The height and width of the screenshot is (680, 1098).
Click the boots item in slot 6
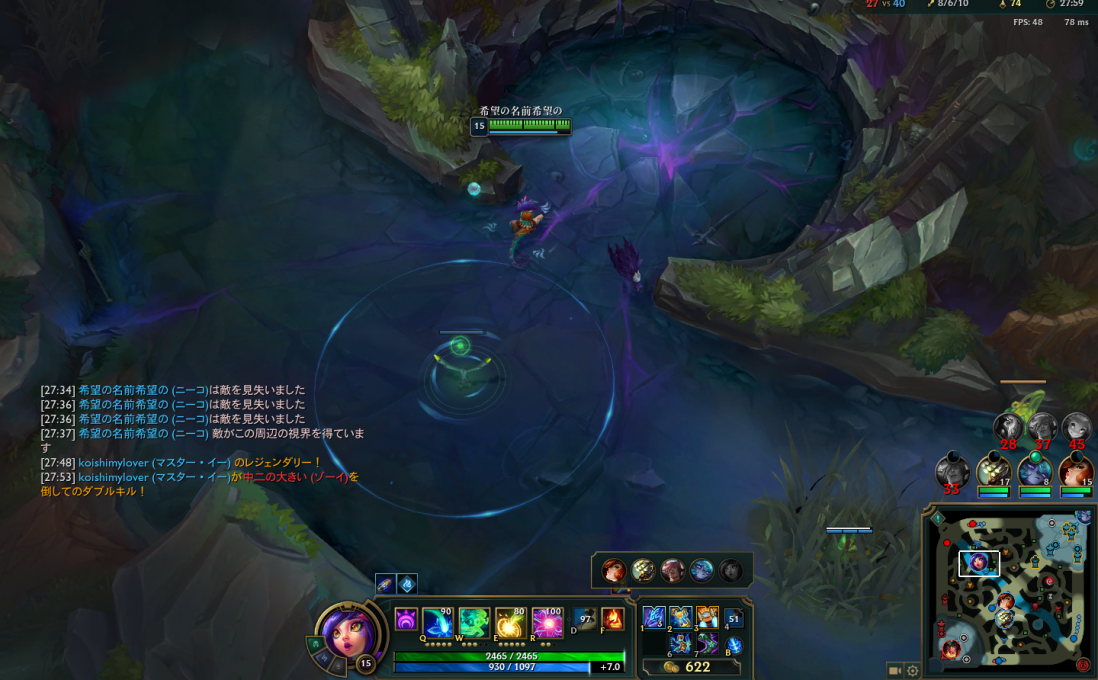click(x=681, y=644)
